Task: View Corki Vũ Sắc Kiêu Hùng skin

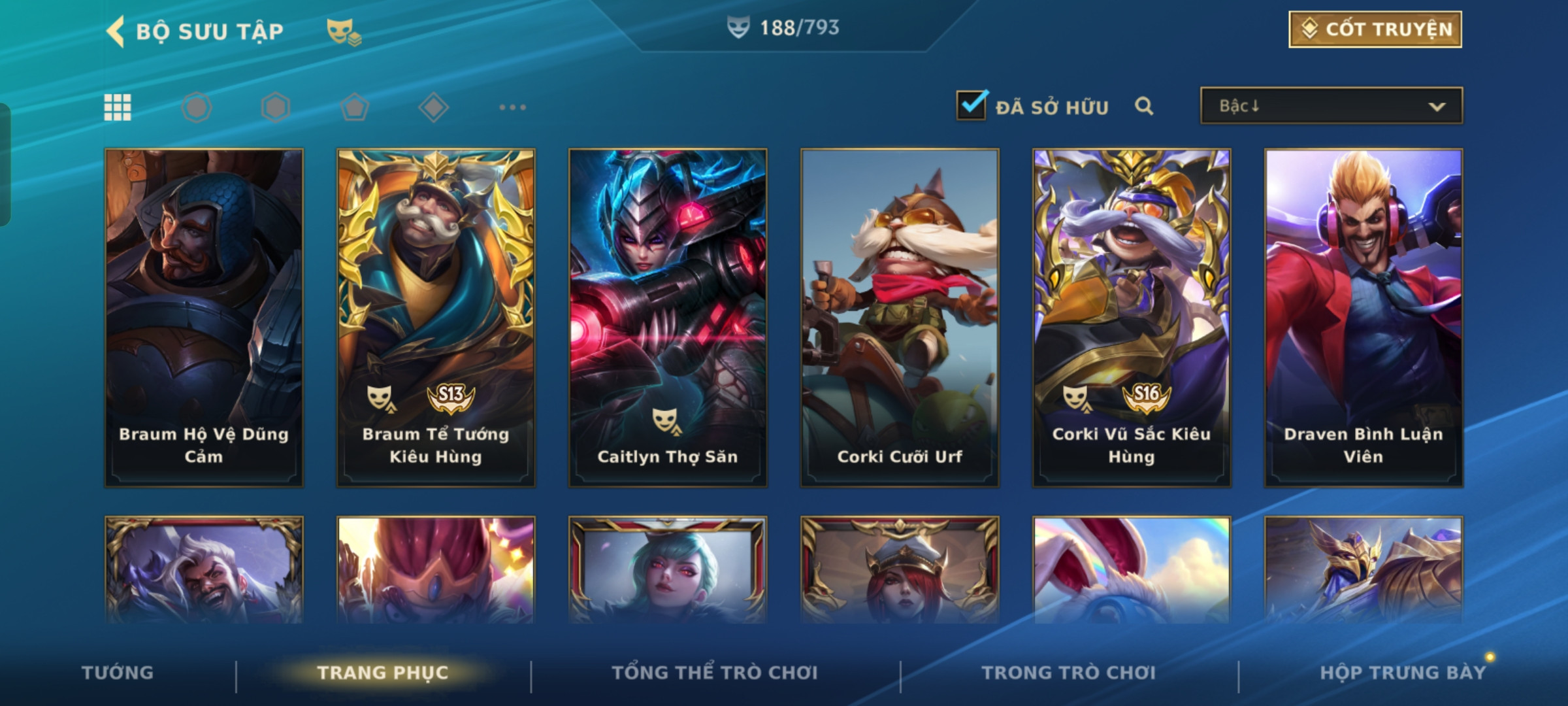Action: click(1132, 318)
